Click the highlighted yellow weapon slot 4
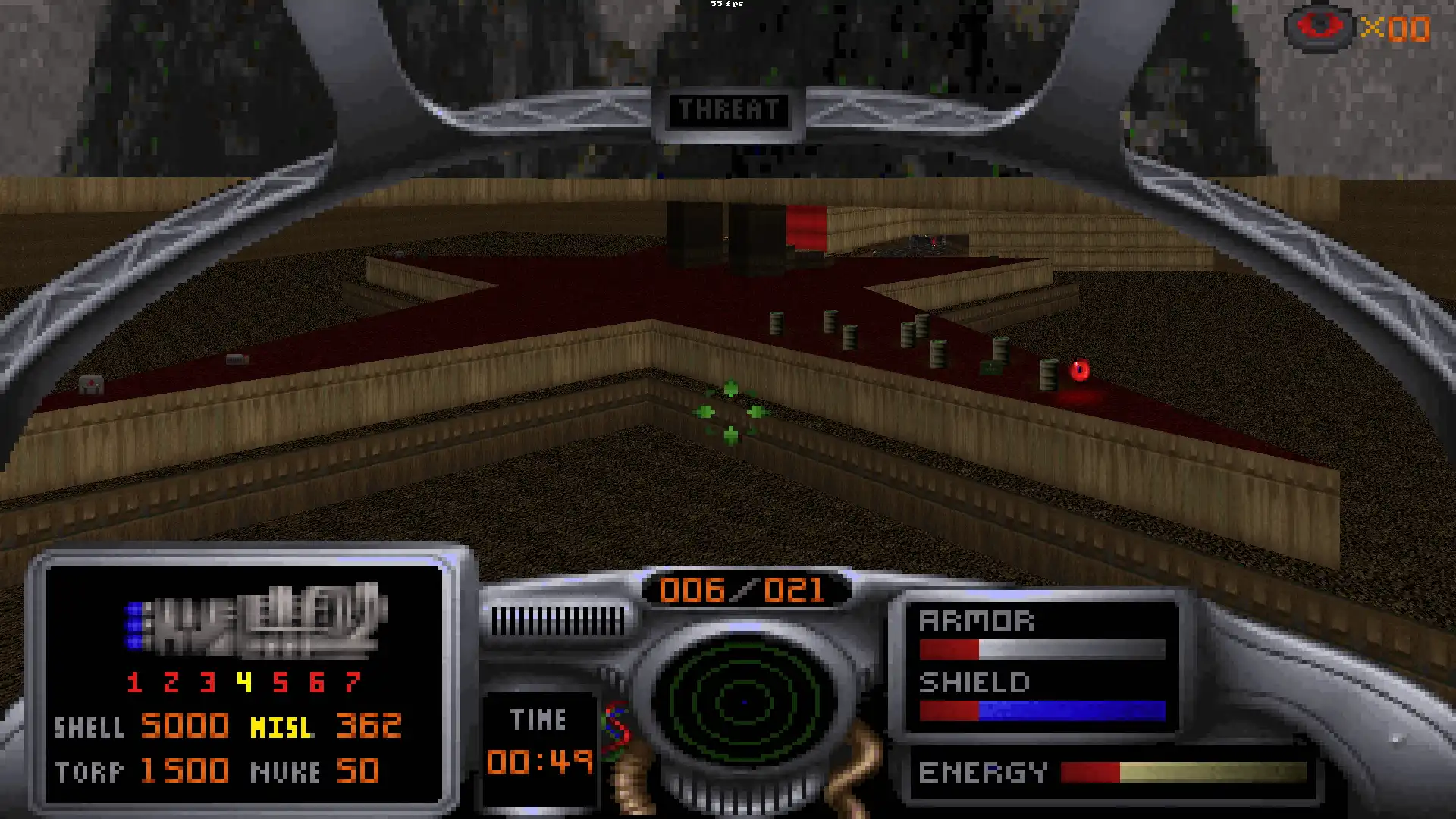Viewport: 1456px width, 819px height. (x=243, y=682)
